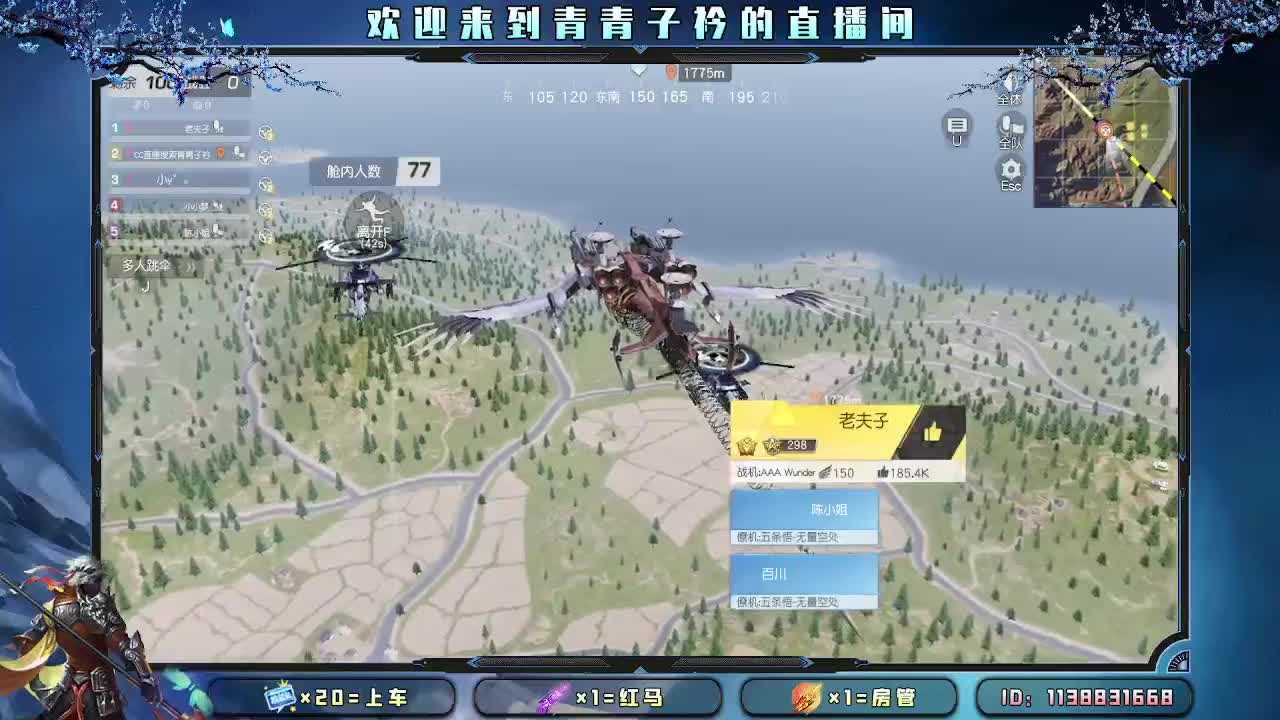
Task: Toggle 陈小姐's voice indicator in the team list
Action: 216,231
